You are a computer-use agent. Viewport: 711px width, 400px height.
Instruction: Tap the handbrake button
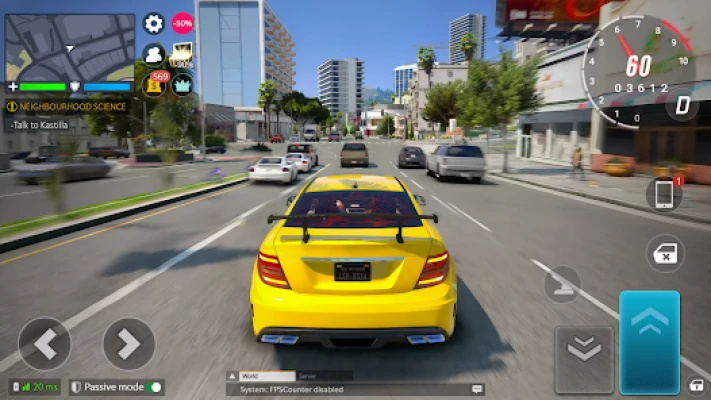[563, 283]
